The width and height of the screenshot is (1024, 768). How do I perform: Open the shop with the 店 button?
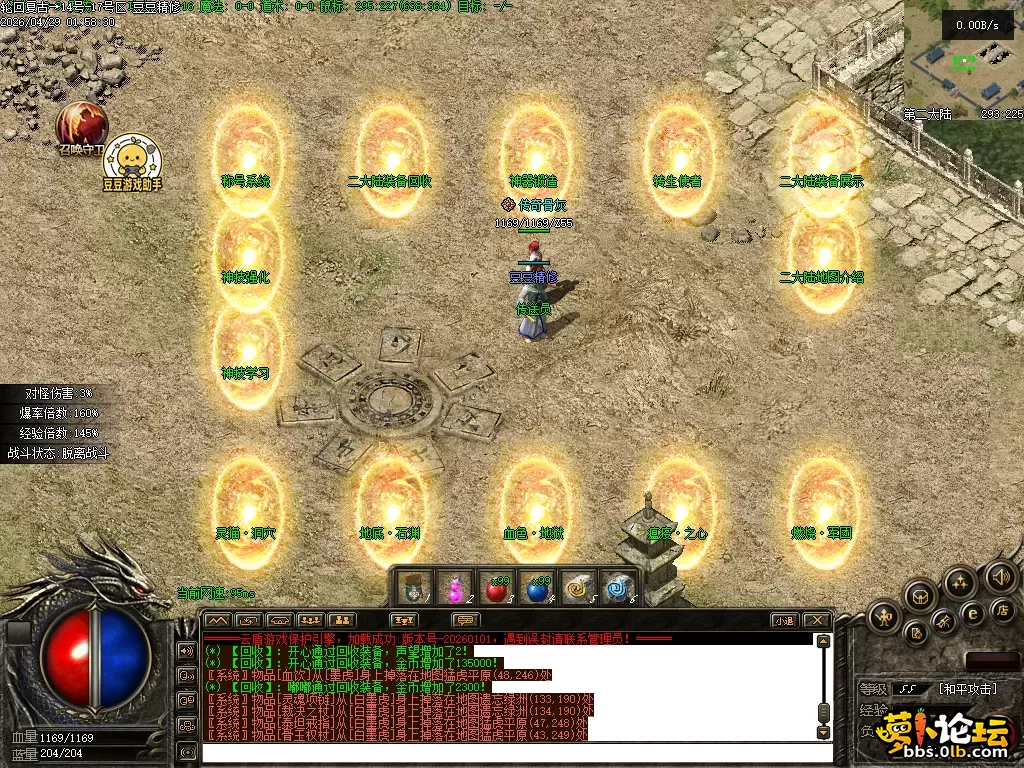pos(1001,610)
